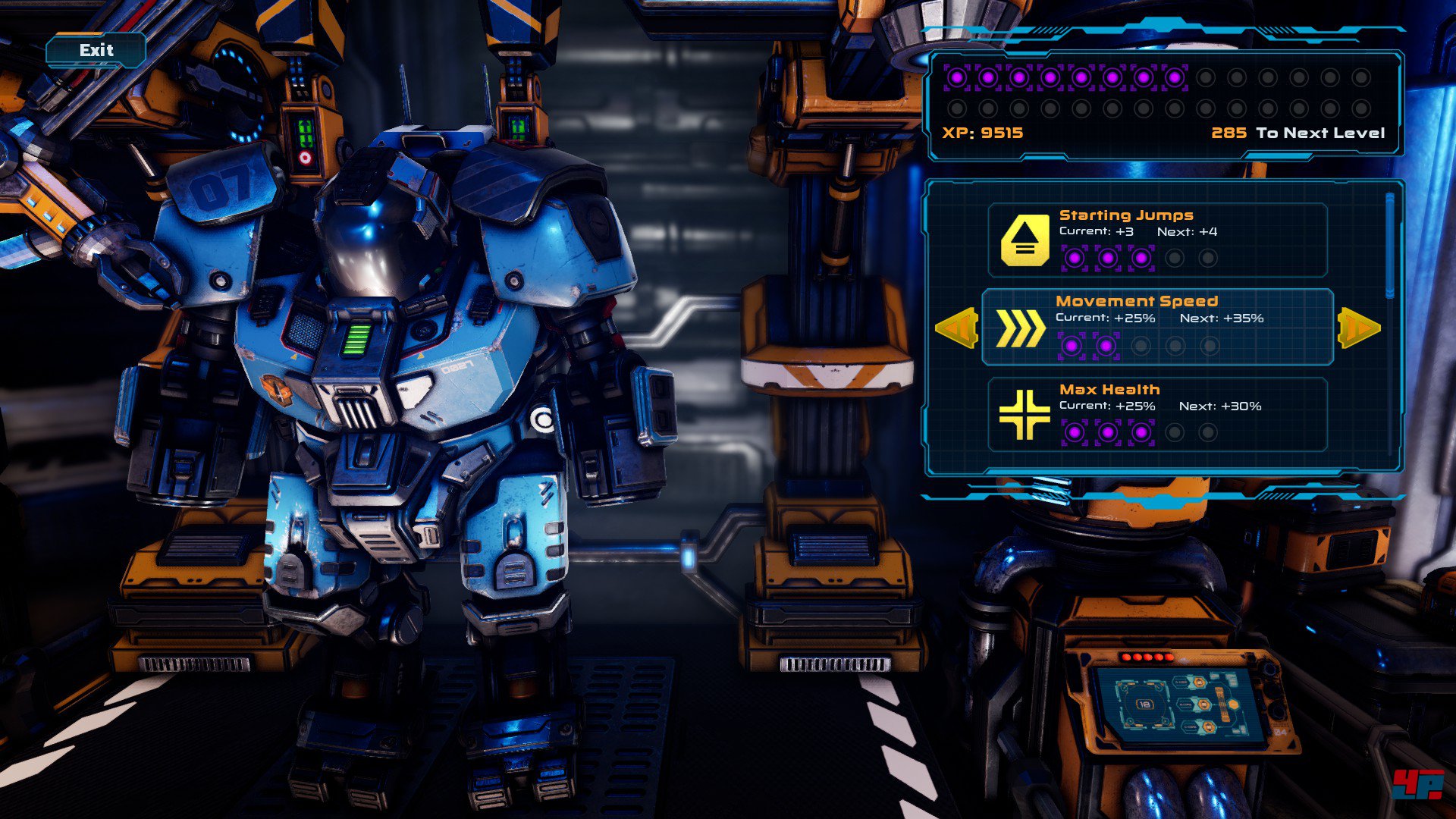
Task: Click the Starting Jumps yellow icon
Action: (1025, 240)
